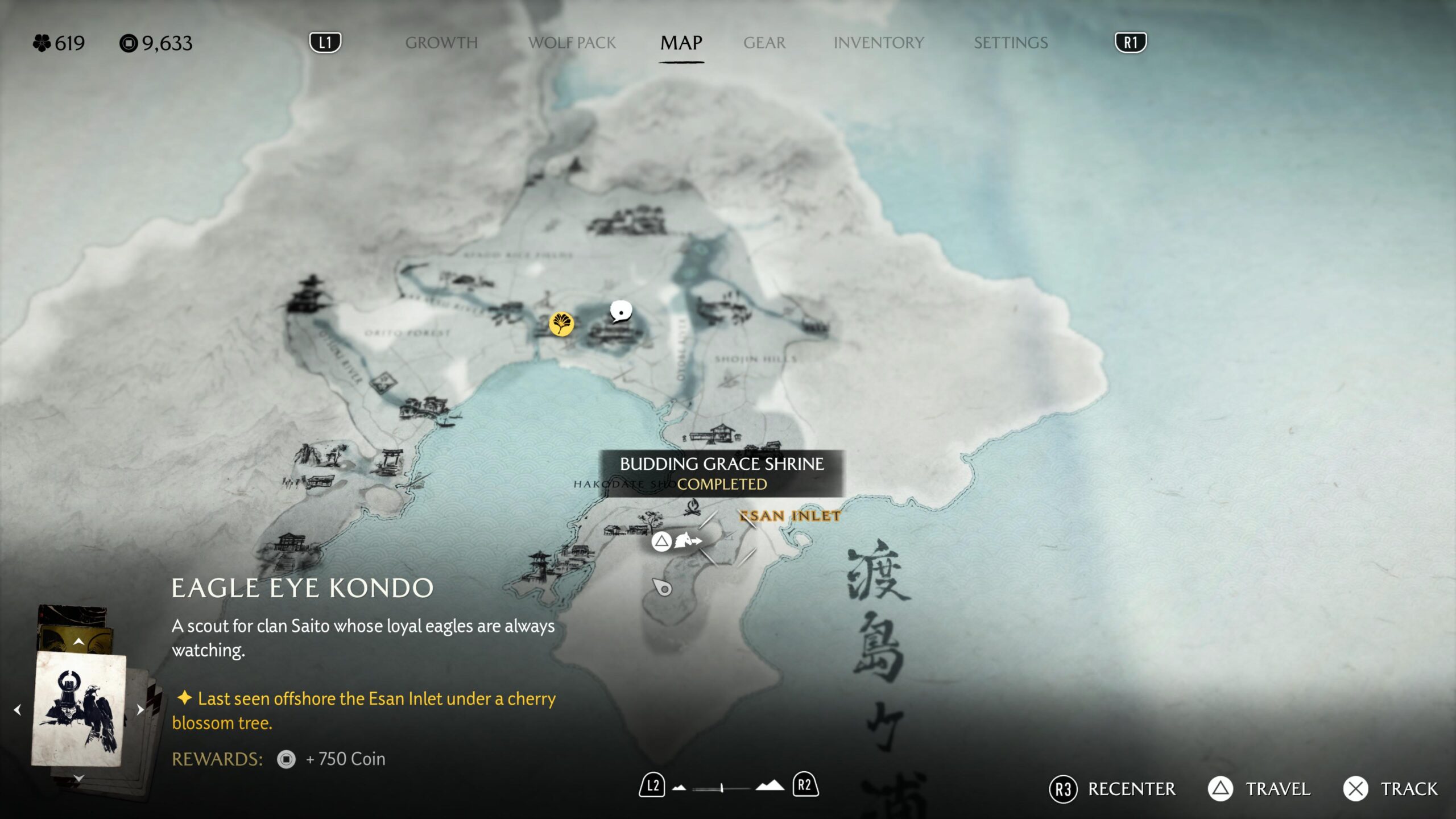The width and height of the screenshot is (1456, 819).
Task: Select the Map tab
Action: pos(681,43)
